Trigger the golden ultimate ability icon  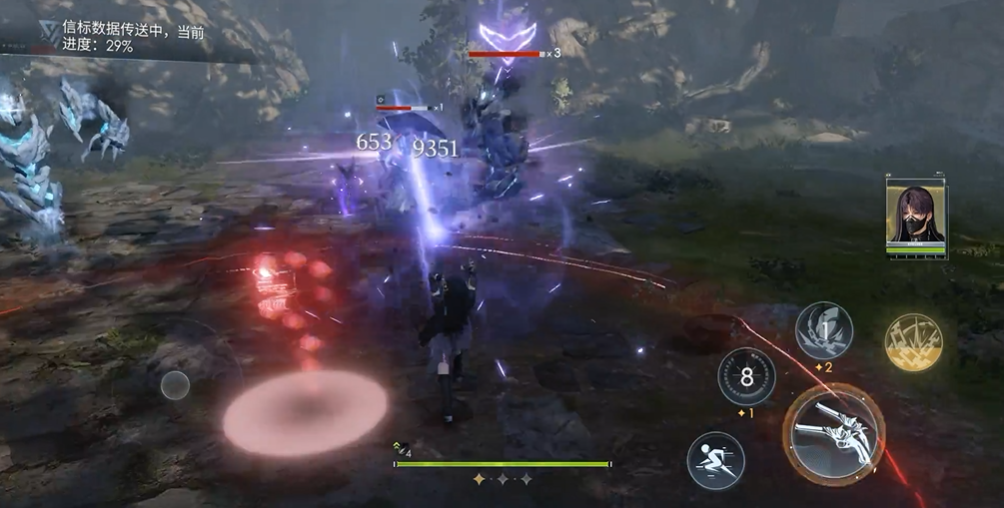coord(913,342)
